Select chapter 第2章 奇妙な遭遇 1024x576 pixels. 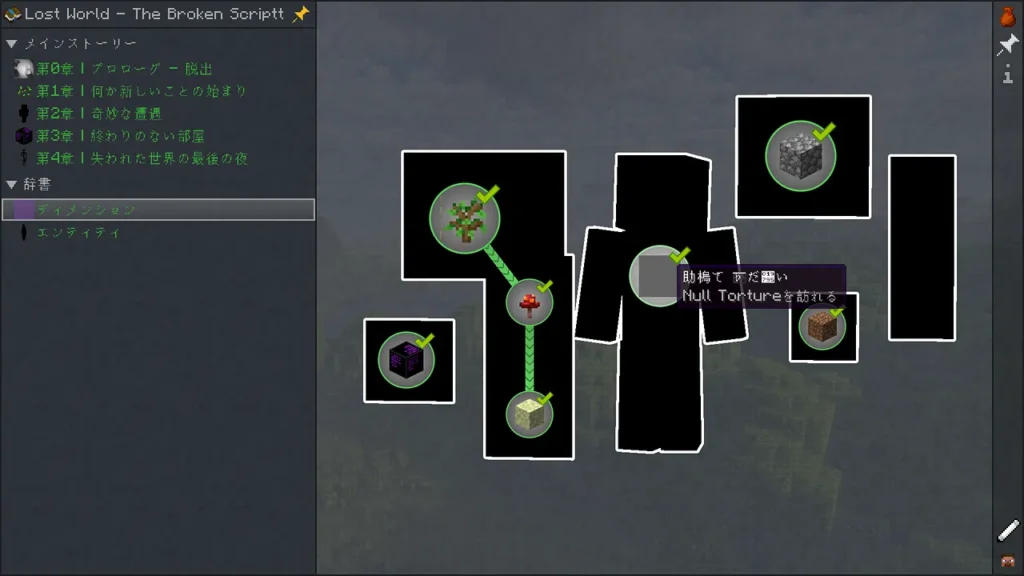click(x=98, y=114)
